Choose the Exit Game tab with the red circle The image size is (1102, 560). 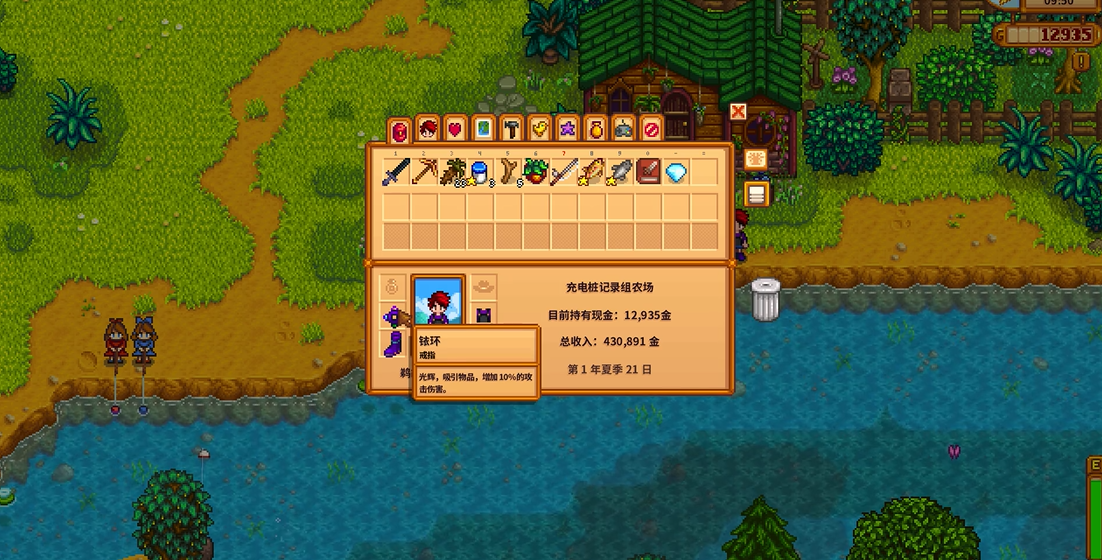pos(652,130)
